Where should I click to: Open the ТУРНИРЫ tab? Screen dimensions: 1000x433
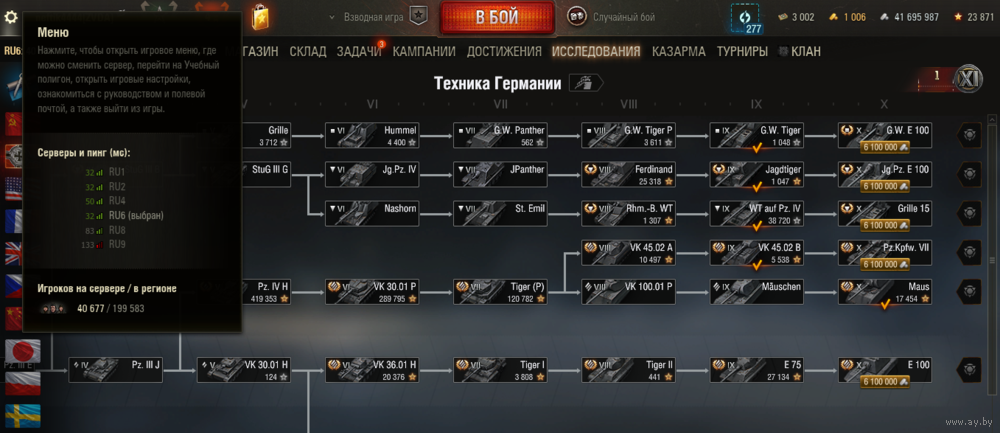click(x=745, y=51)
